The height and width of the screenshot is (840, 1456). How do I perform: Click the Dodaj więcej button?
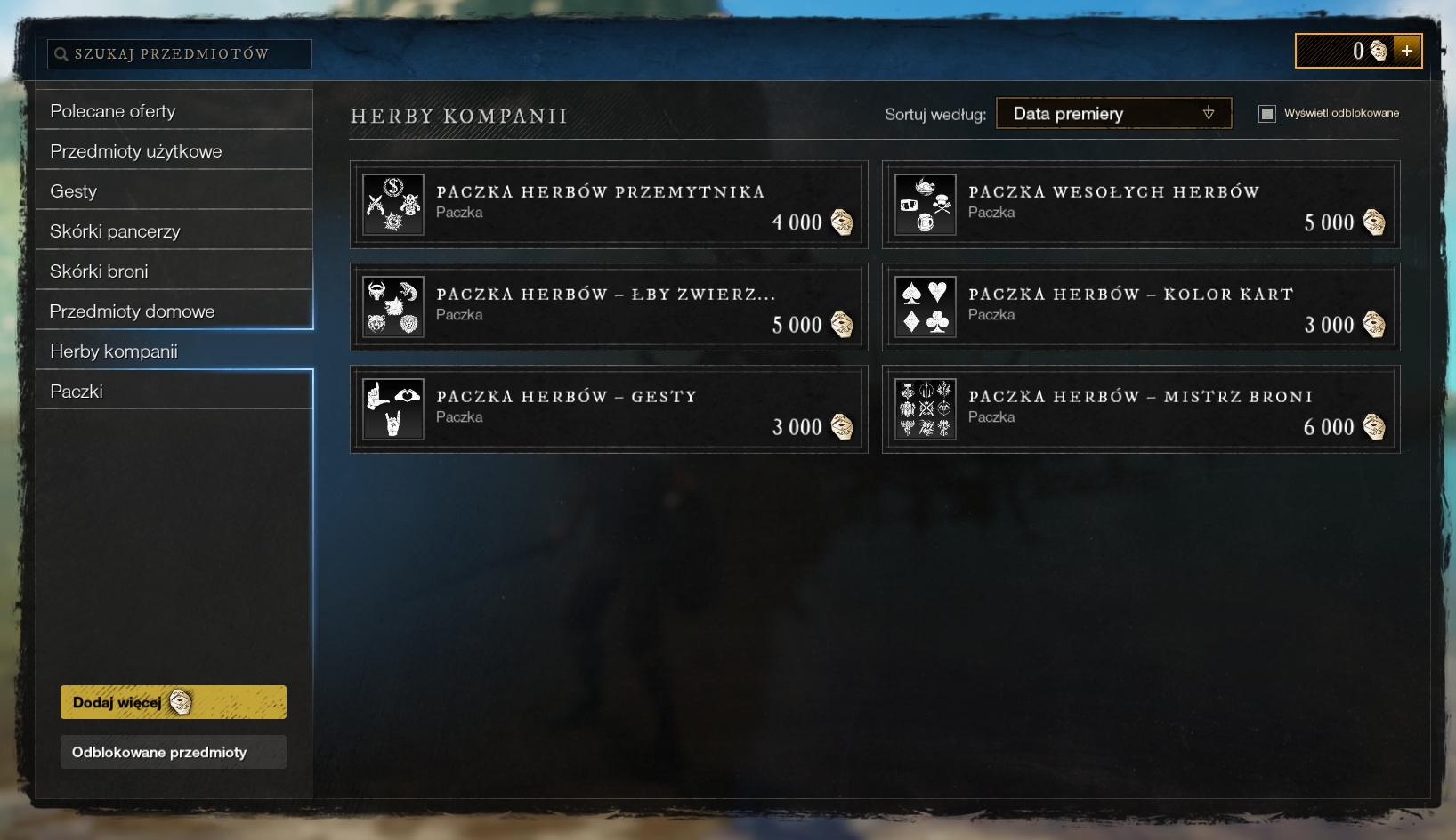point(174,702)
